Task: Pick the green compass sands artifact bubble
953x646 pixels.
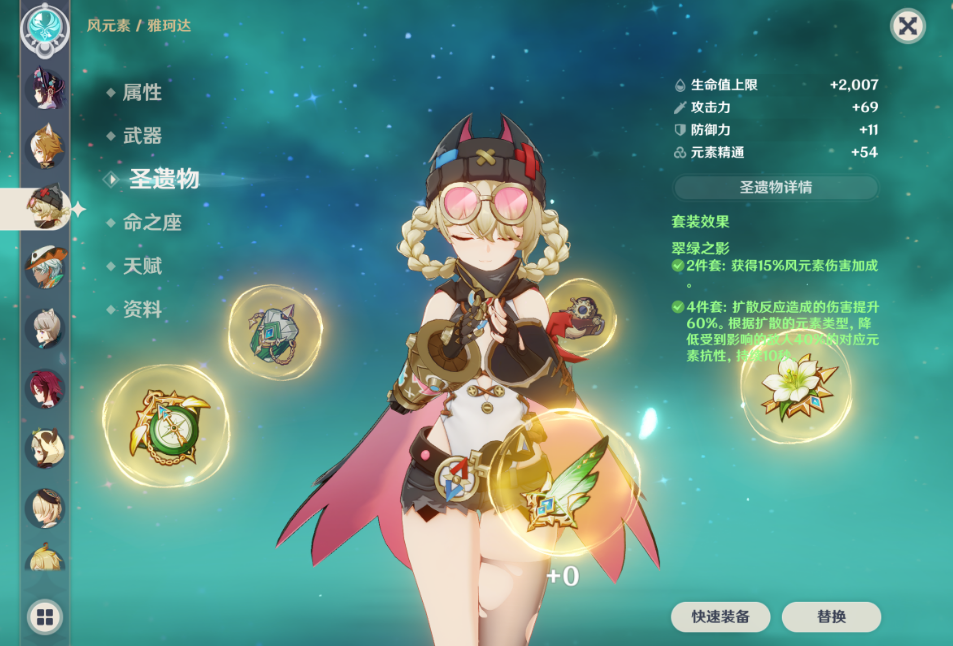Action: pos(166,427)
